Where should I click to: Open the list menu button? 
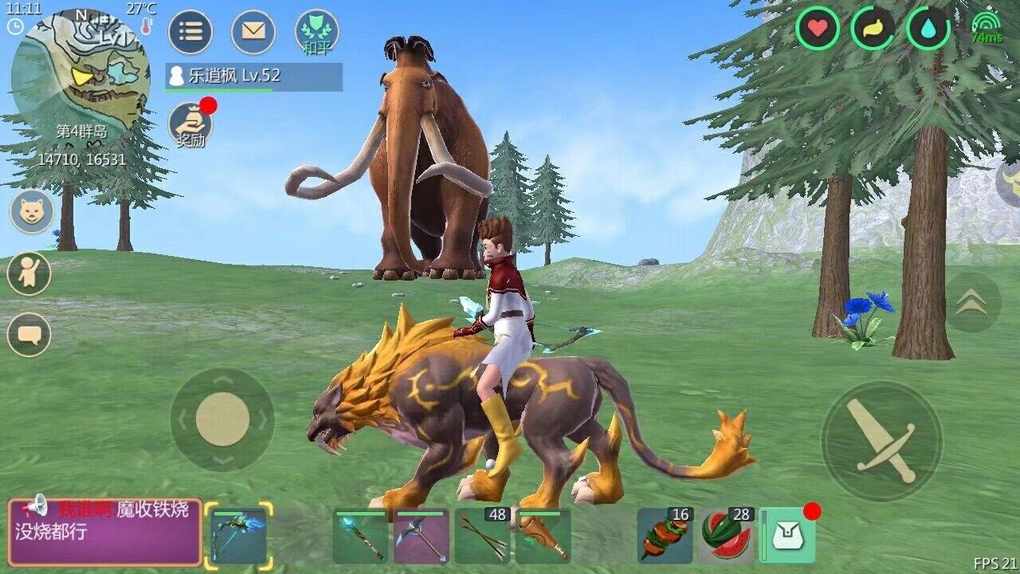(x=189, y=32)
